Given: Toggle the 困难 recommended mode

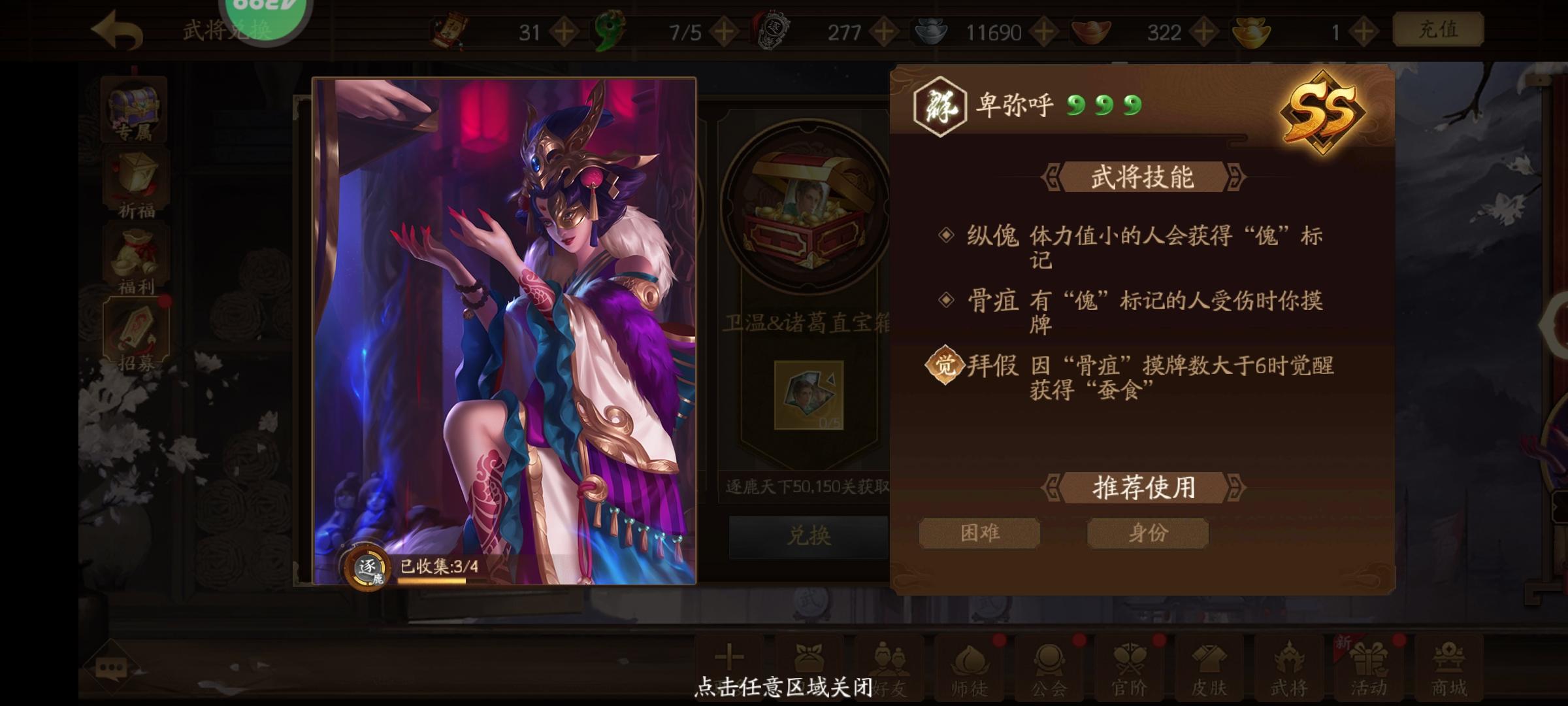Looking at the screenshot, I should click(x=981, y=533).
